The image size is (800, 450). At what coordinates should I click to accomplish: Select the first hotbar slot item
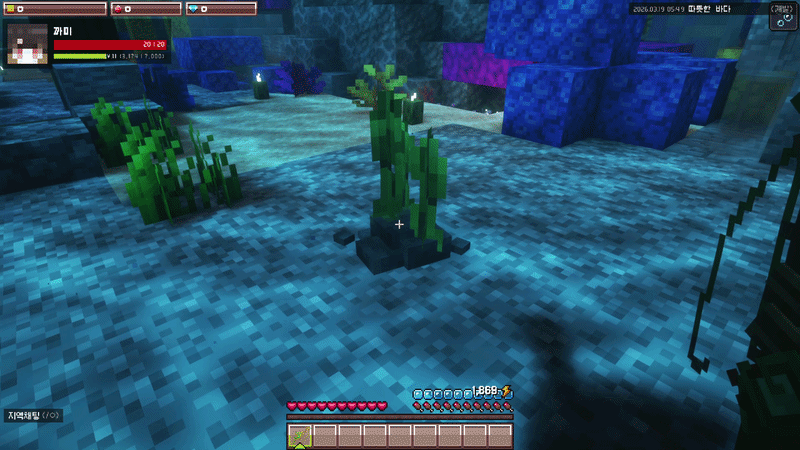point(299,436)
